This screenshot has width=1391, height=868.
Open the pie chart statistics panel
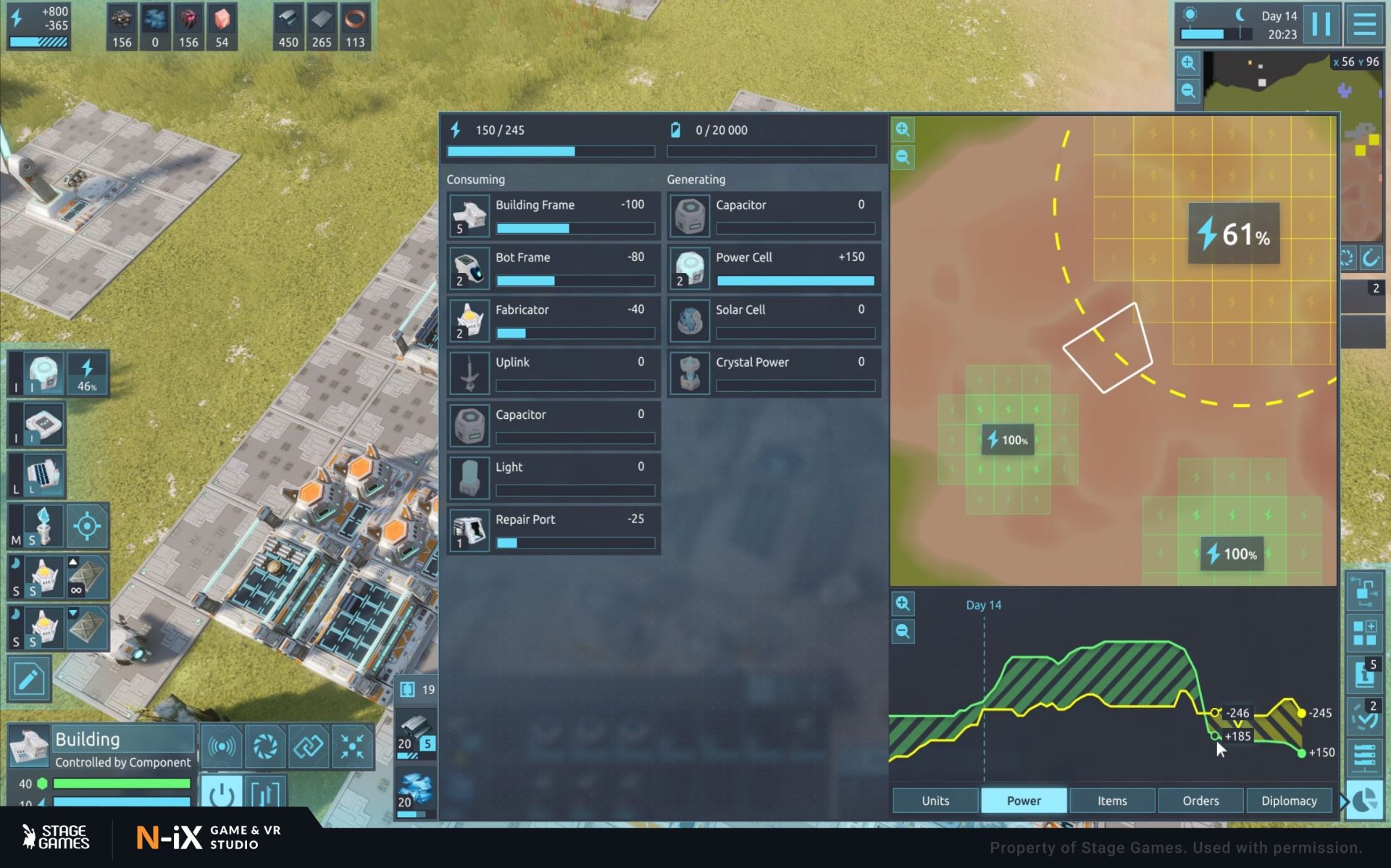click(1365, 801)
